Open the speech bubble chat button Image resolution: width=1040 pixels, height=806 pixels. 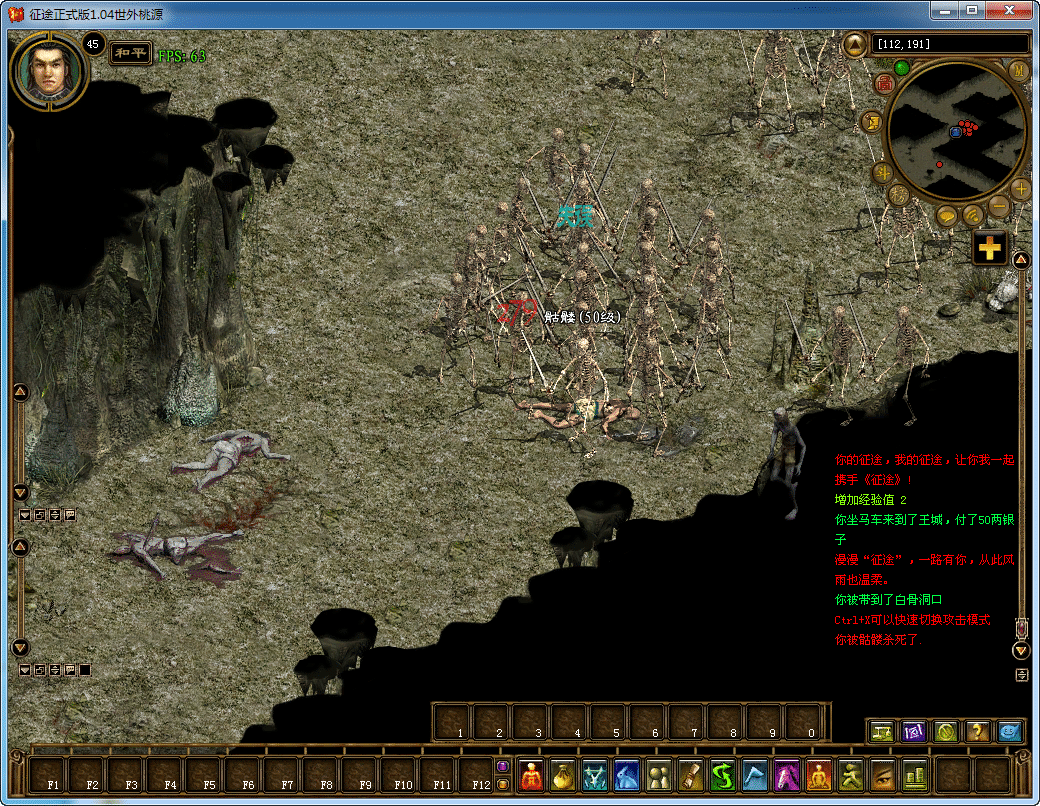click(x=946, y=215)
